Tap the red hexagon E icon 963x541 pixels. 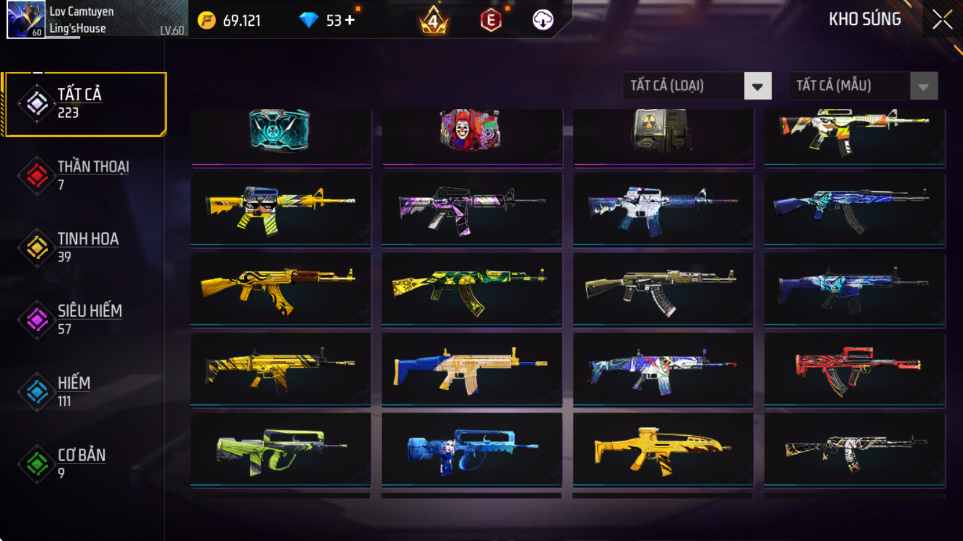(x=490, y=19)
